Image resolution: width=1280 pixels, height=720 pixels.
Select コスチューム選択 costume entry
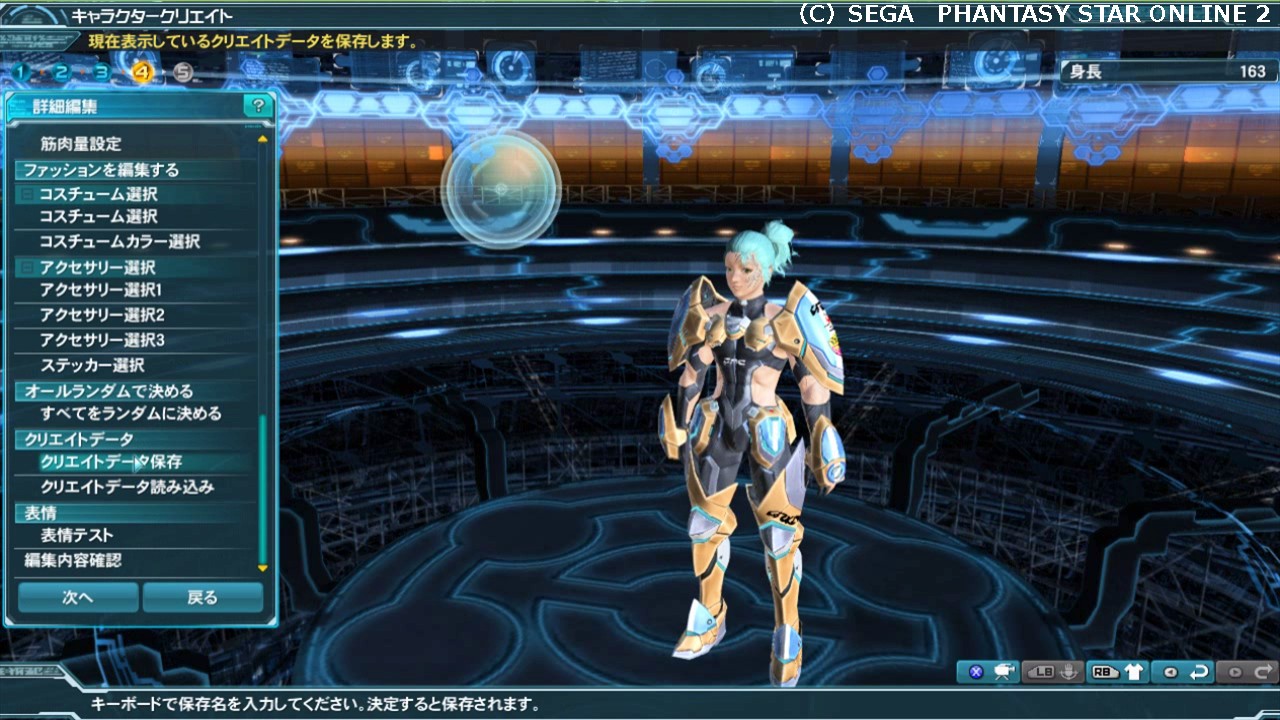click(x=98, y=217)
